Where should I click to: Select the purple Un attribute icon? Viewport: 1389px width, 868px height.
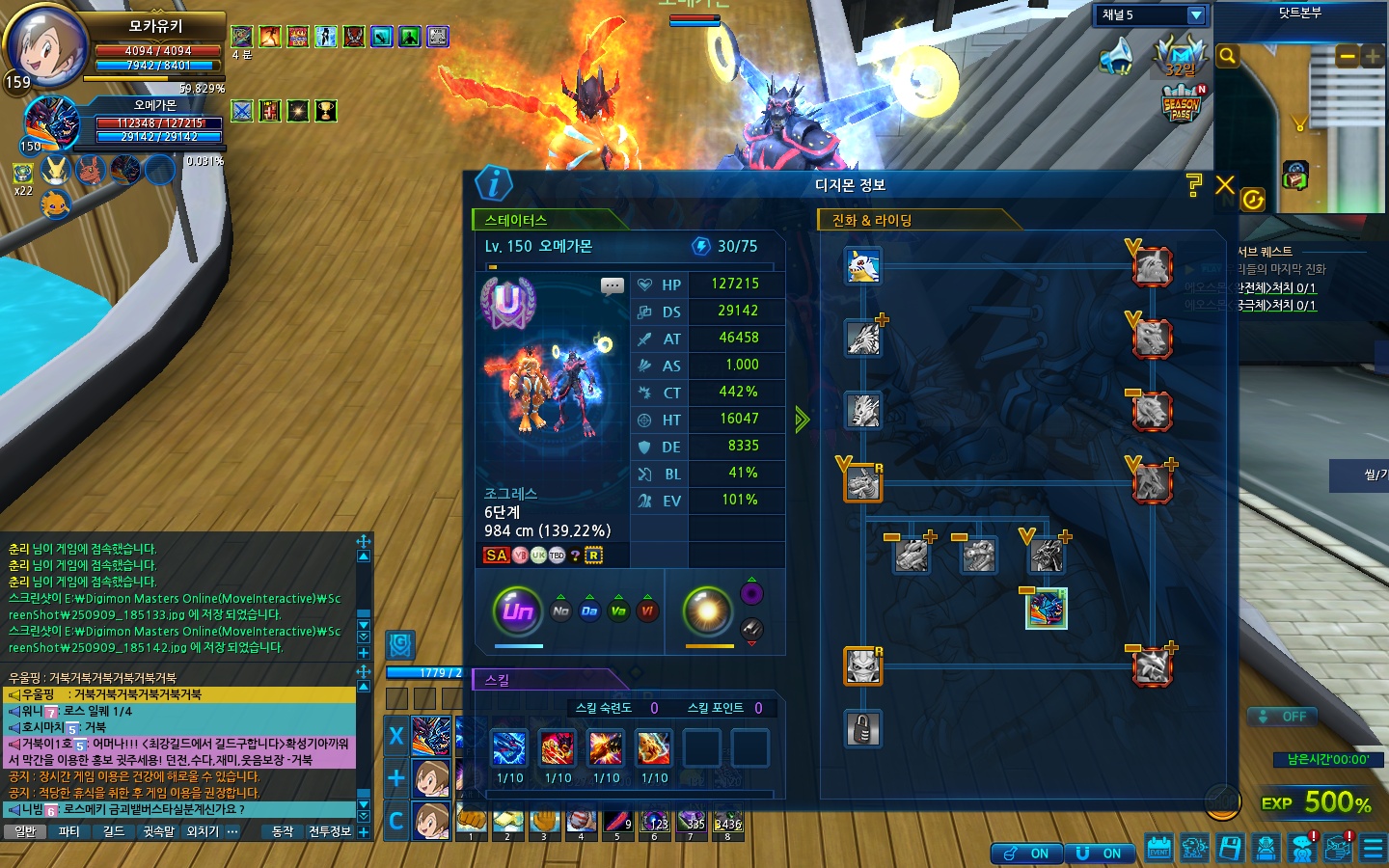[518, 610]
